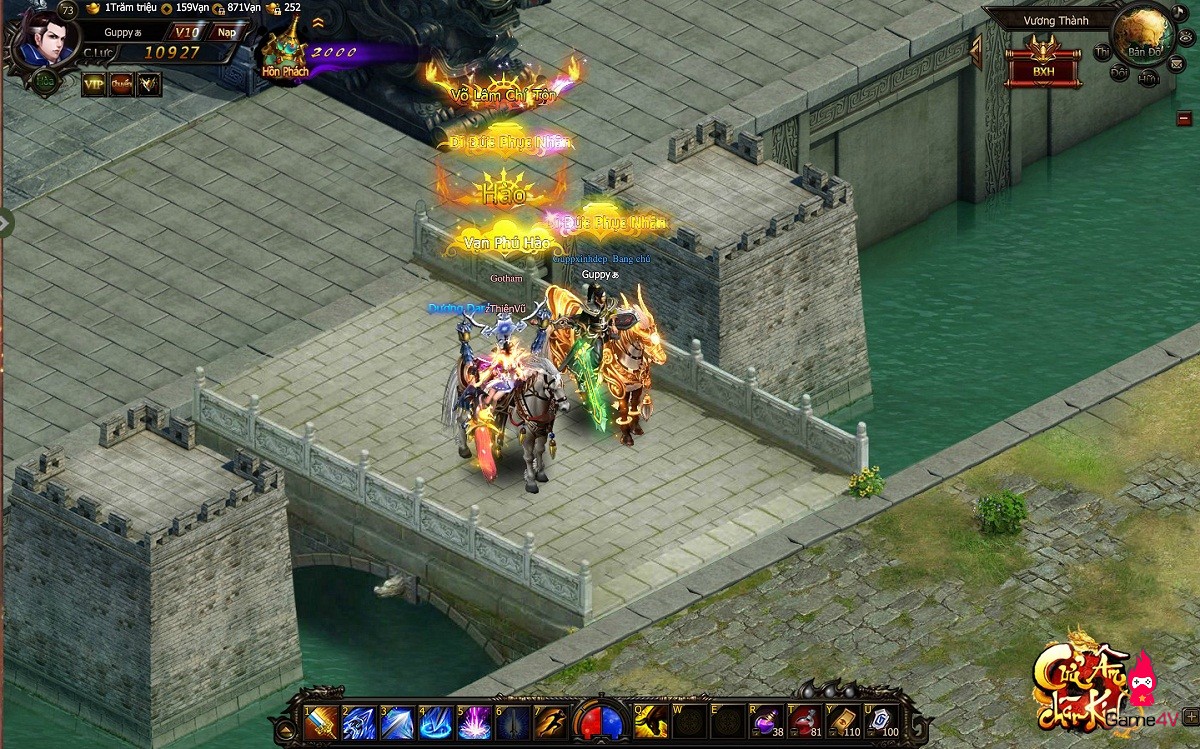The image size is (1200, 749).
Task: Click the red minus collapse button
Action: [1184, 117]
